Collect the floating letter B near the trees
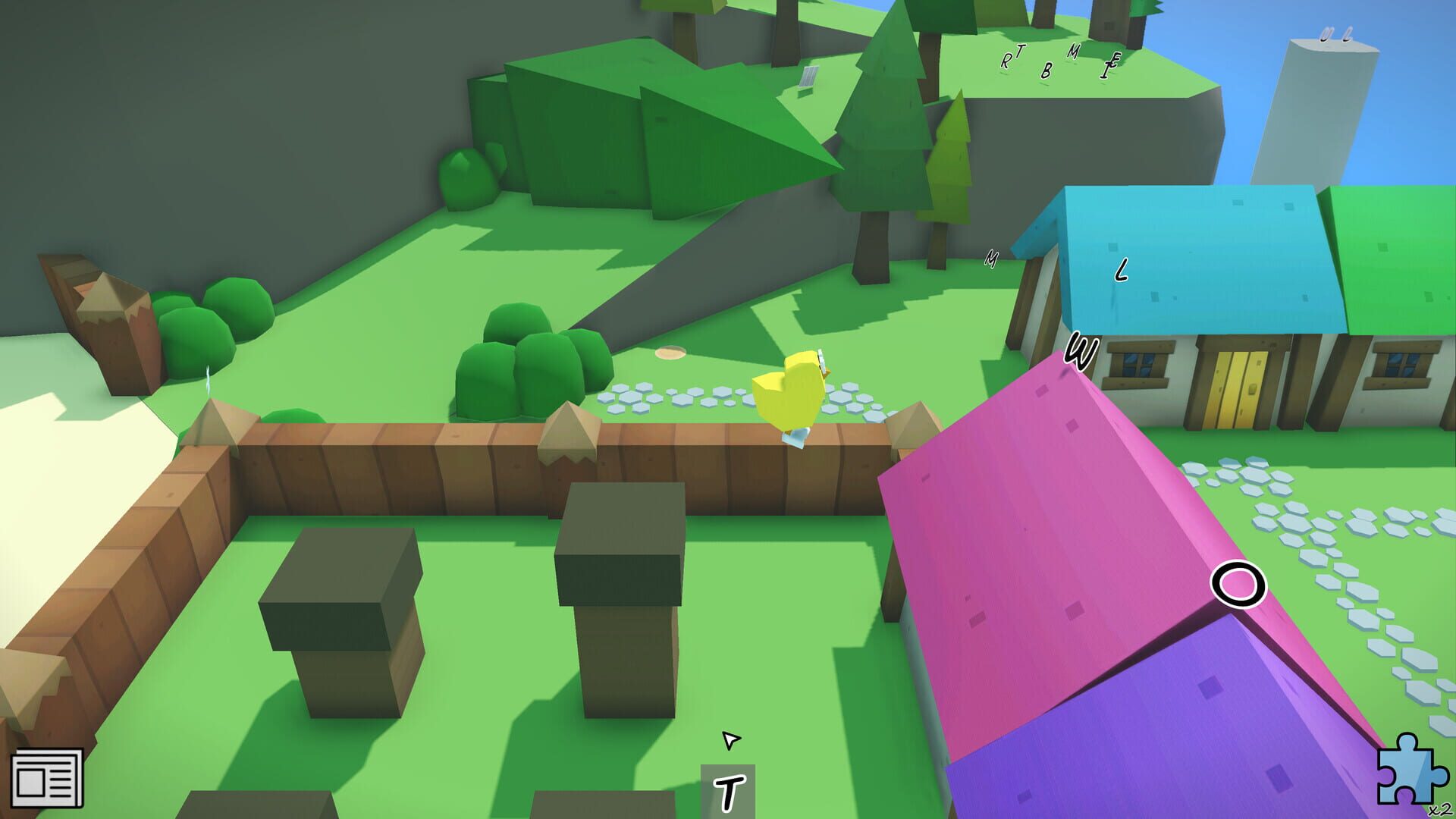The width and height of the screenshot is (1456, 819). coord(1047,71)
